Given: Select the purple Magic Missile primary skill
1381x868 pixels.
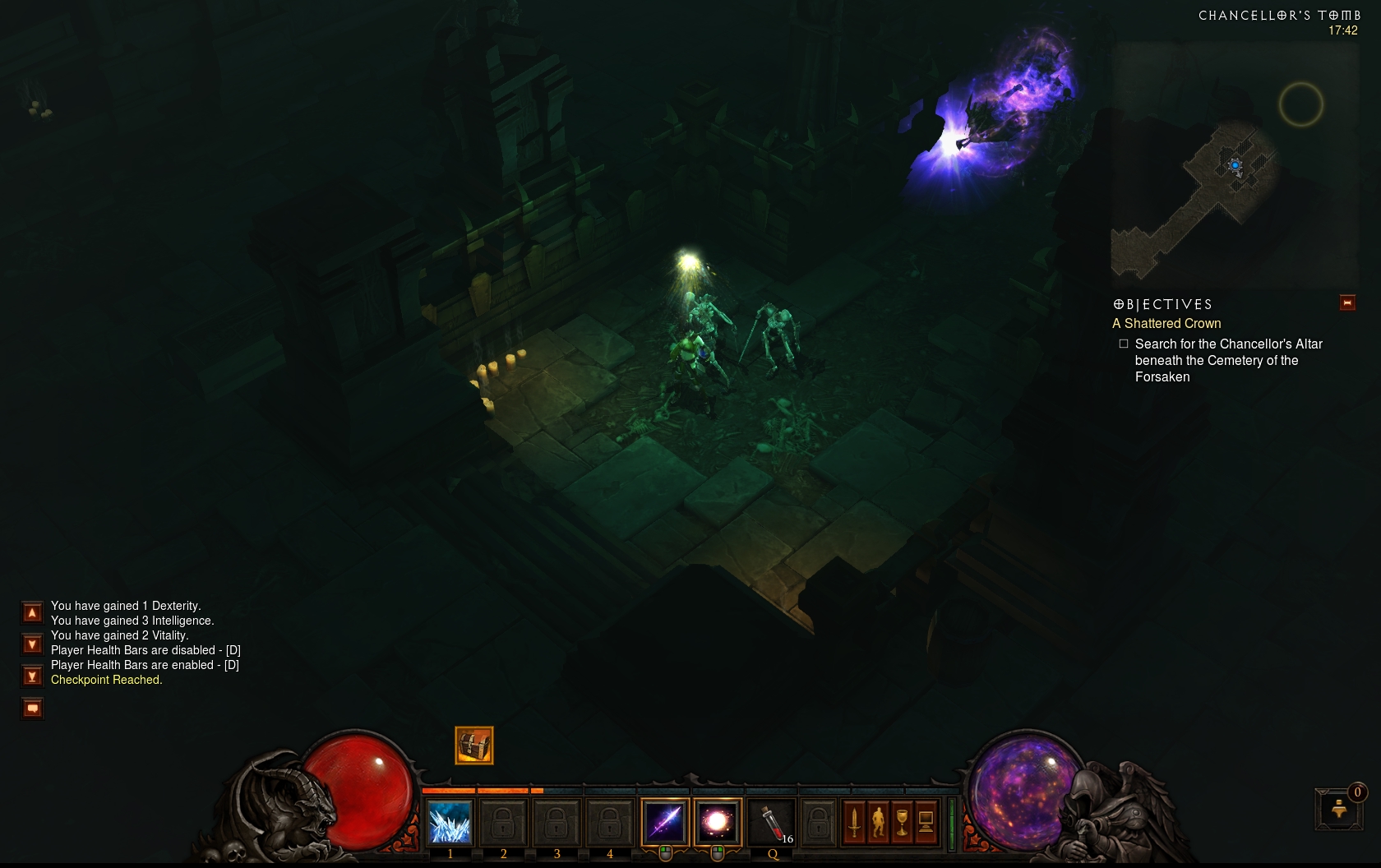Looking at the screenshot, I should (665, 822).
